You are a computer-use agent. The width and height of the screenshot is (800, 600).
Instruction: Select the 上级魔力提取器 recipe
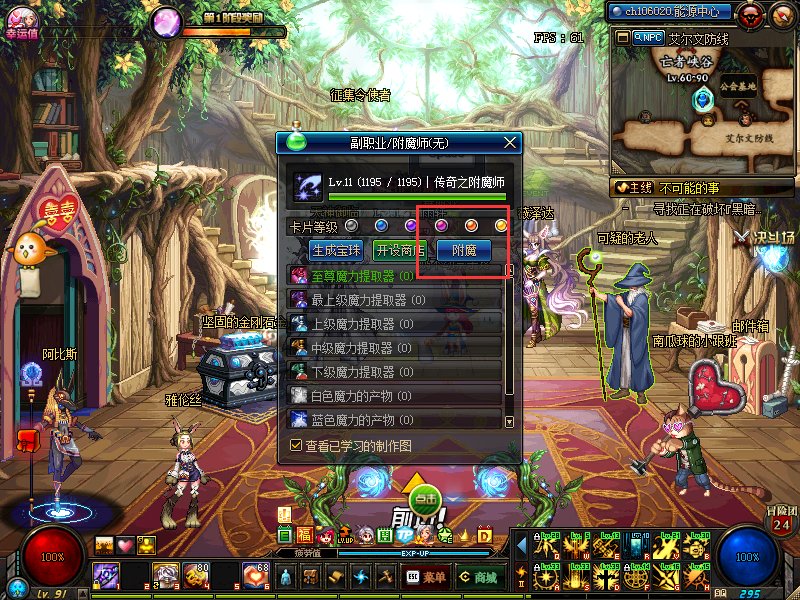(395, 323)
